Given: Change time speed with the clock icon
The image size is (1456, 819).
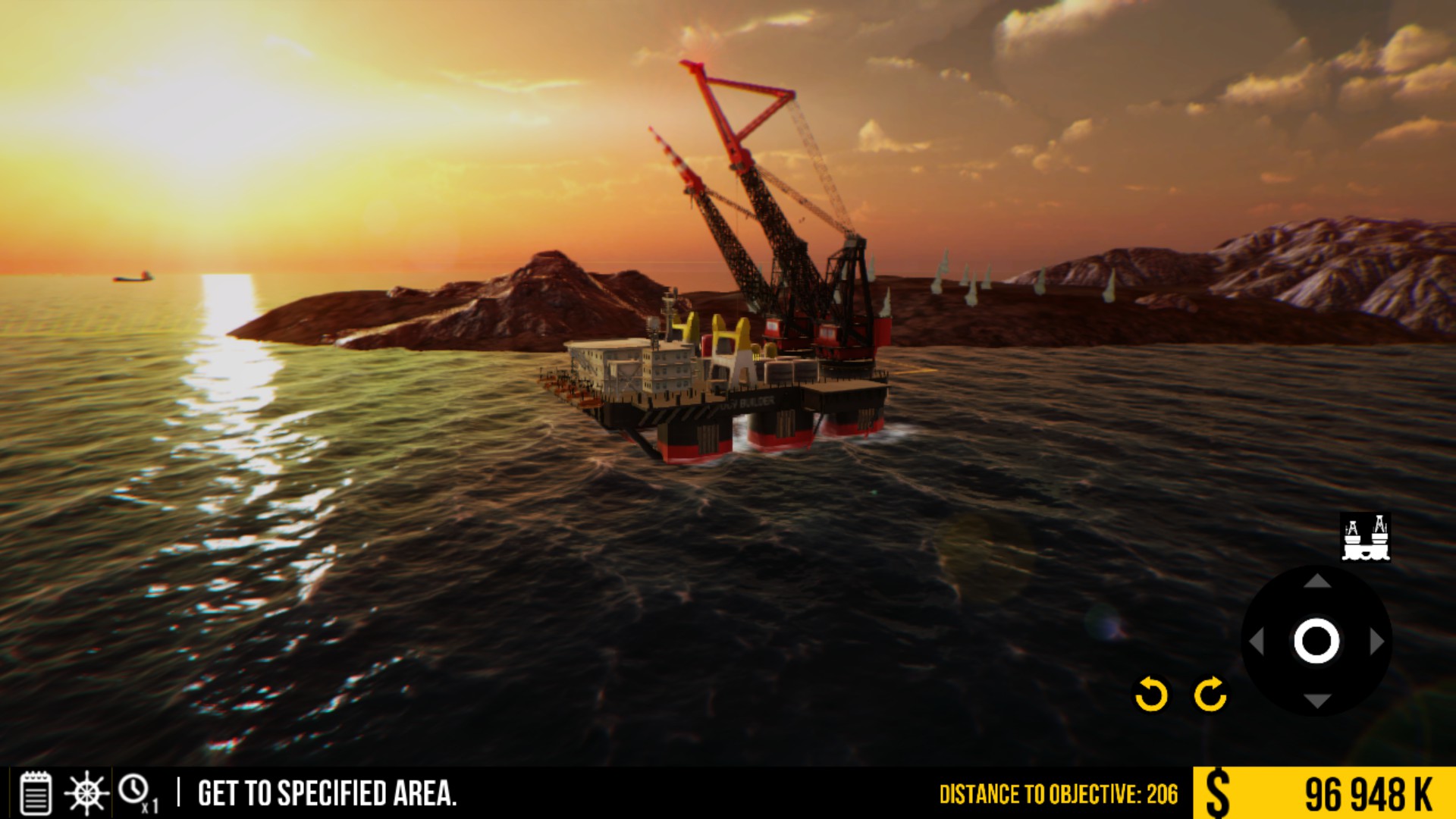Looking at the screenshot, I should click(x=135, y=792).
